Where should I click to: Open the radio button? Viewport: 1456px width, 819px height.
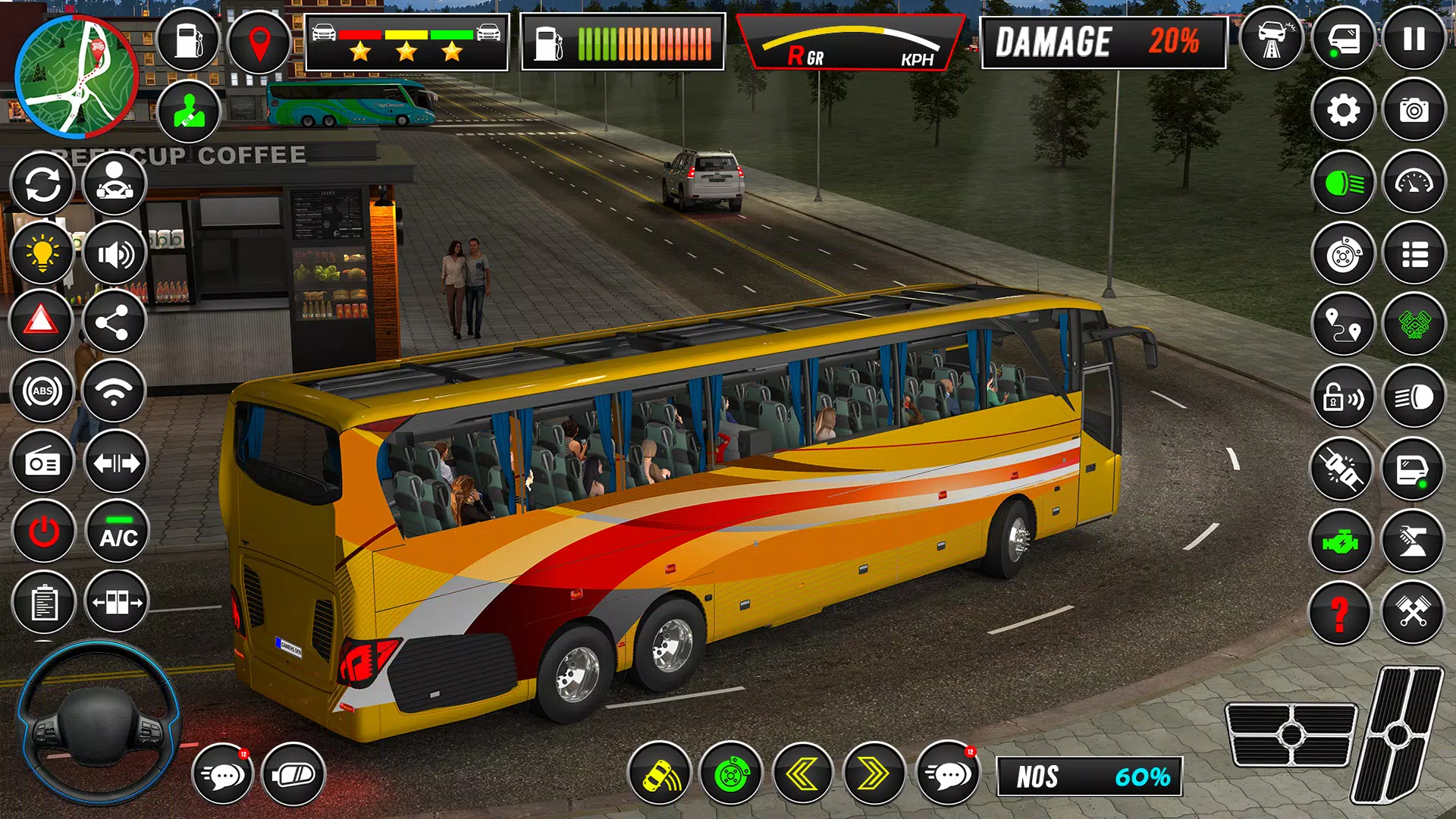42,463
